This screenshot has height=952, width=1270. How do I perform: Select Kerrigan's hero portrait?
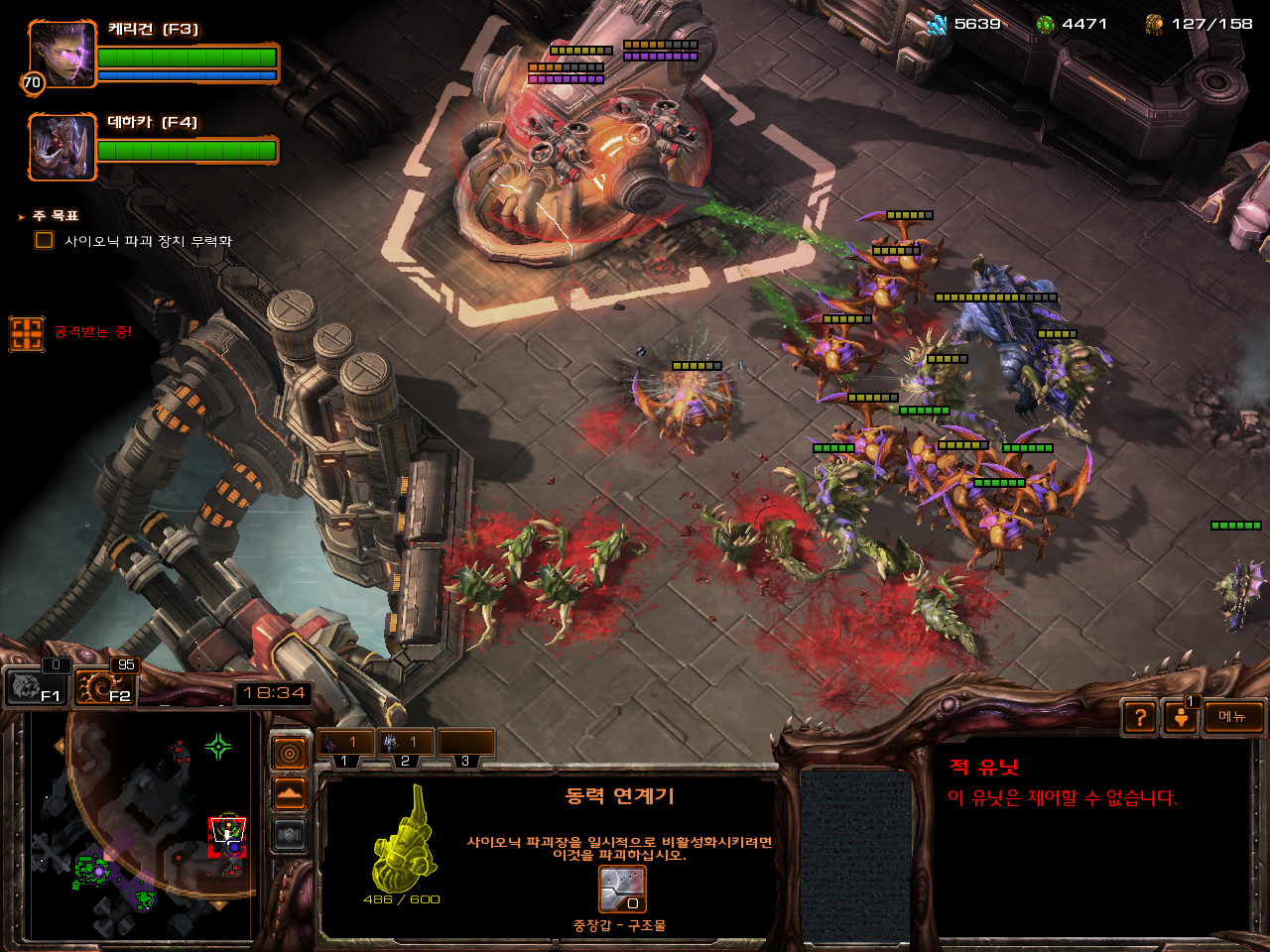pos(62,55)
